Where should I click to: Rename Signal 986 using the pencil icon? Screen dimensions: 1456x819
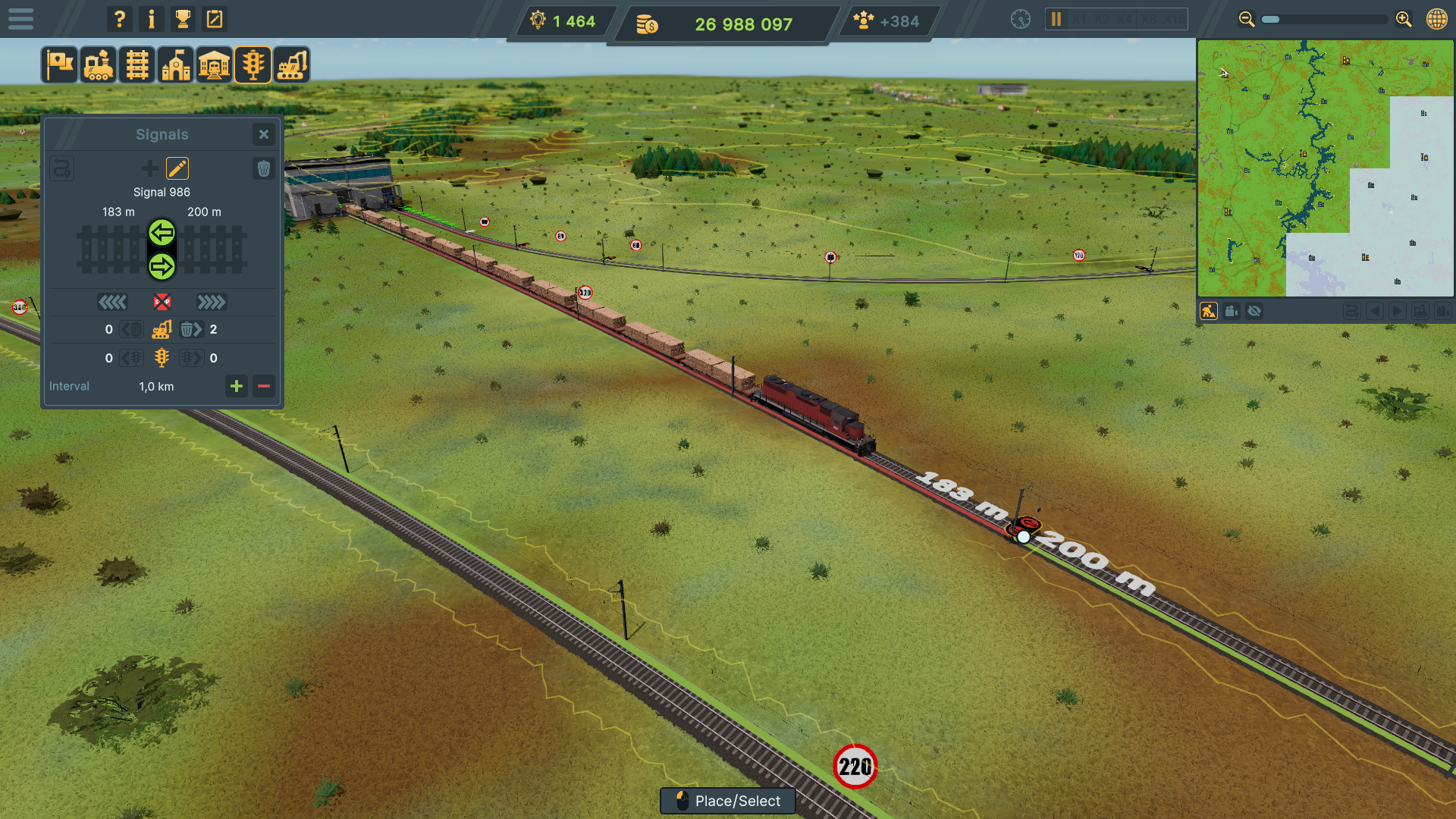point(177,168)
